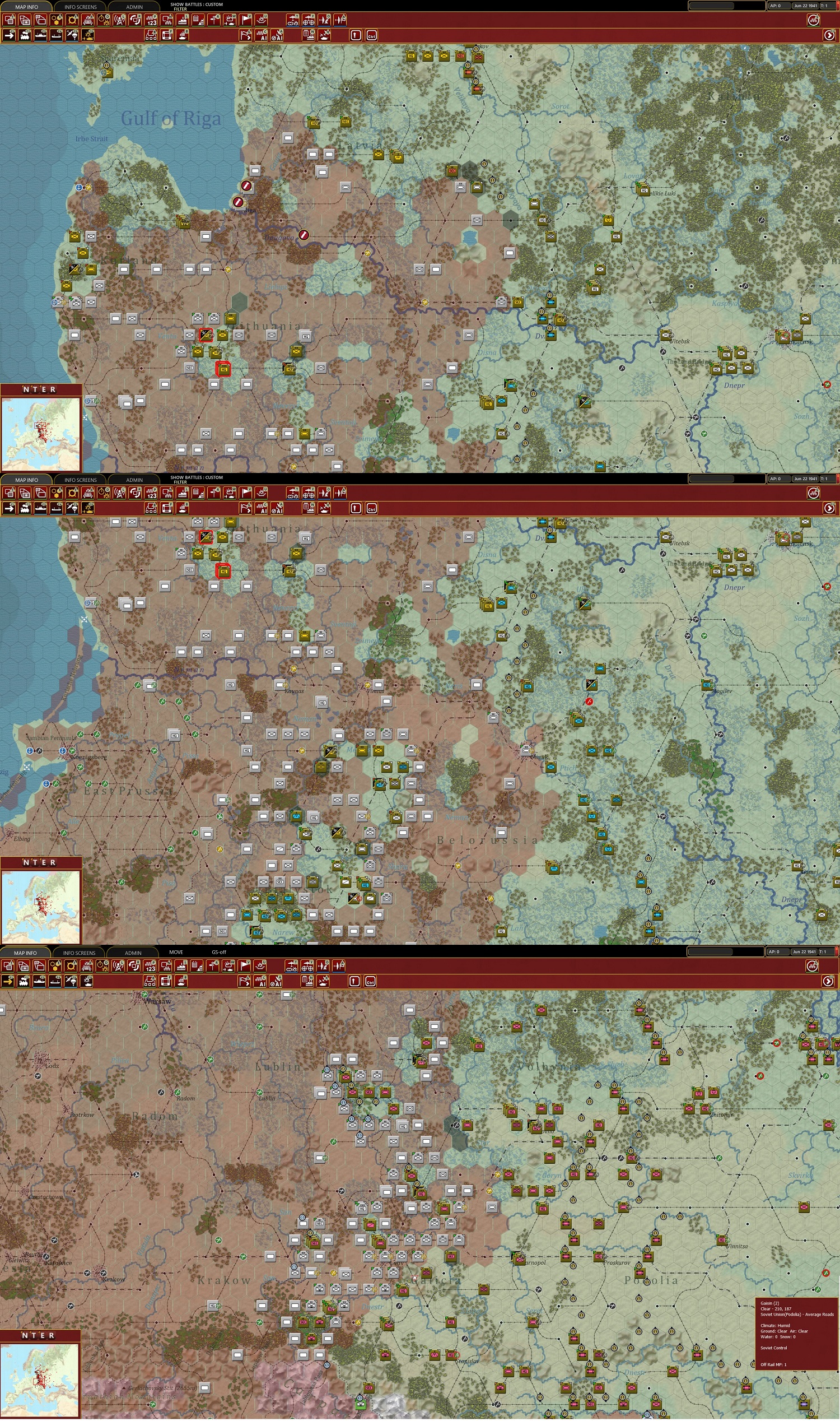Click the boxed up-arrow toolbar expander

coord(356,35)
